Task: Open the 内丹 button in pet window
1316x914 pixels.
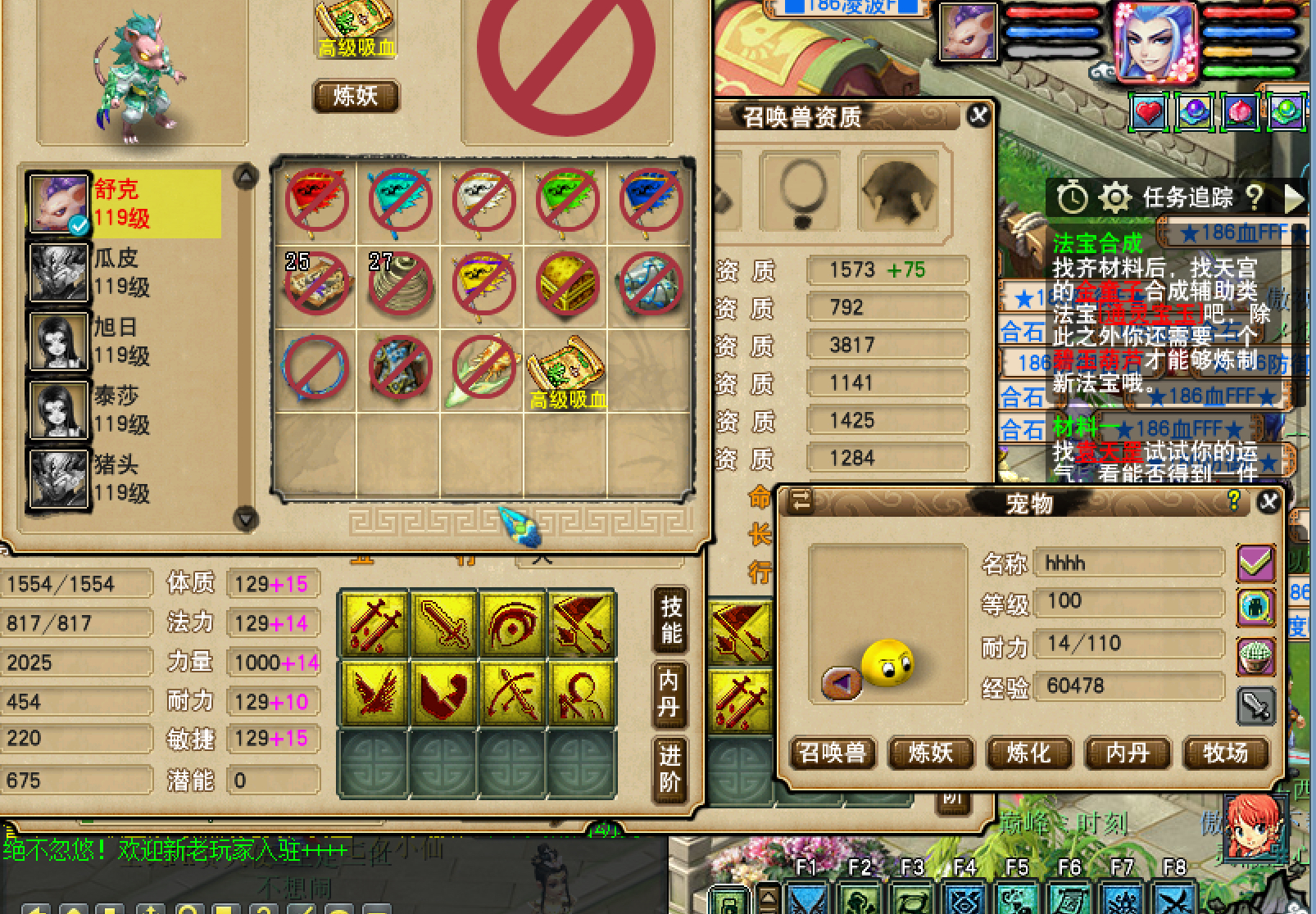Action: point(1127,753)
